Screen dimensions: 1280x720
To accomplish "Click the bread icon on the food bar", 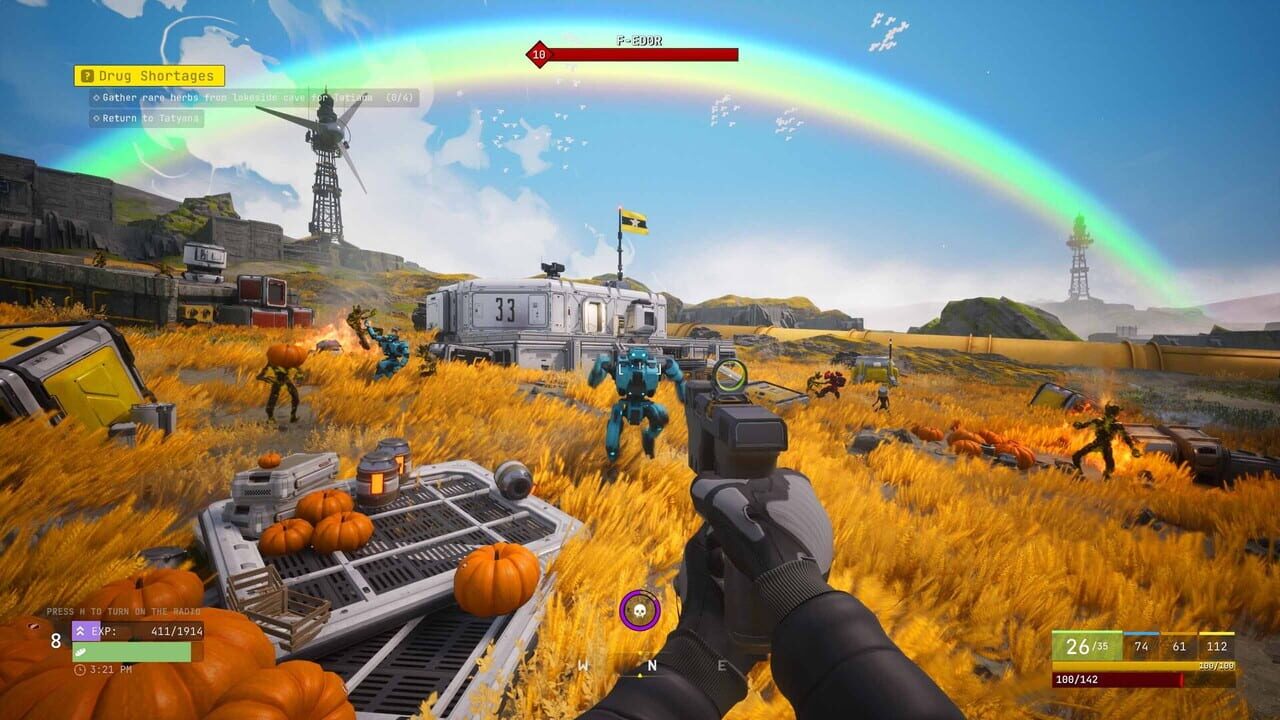I will [81, 653].
